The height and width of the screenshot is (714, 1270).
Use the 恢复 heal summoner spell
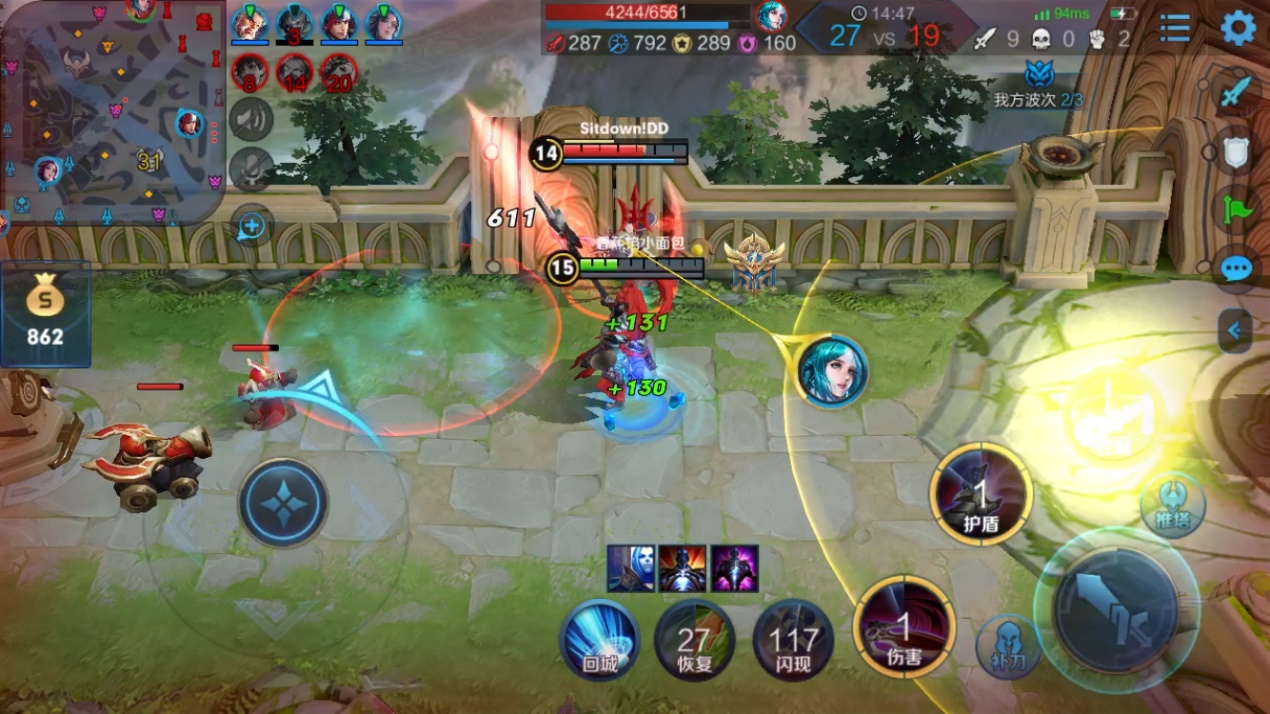tap(693, 639)
